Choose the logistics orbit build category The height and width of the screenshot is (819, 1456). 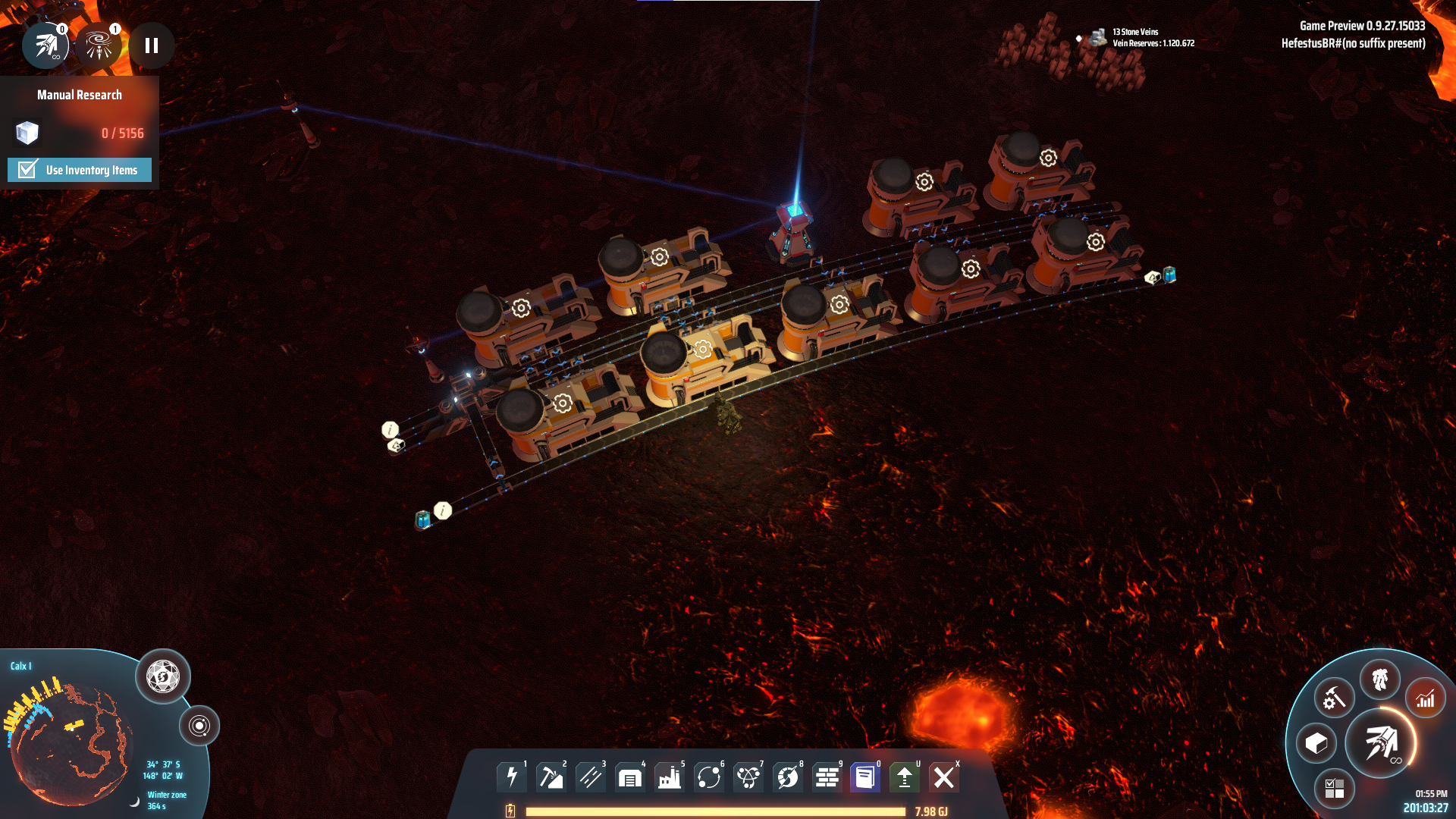click(x=709, y=777)
